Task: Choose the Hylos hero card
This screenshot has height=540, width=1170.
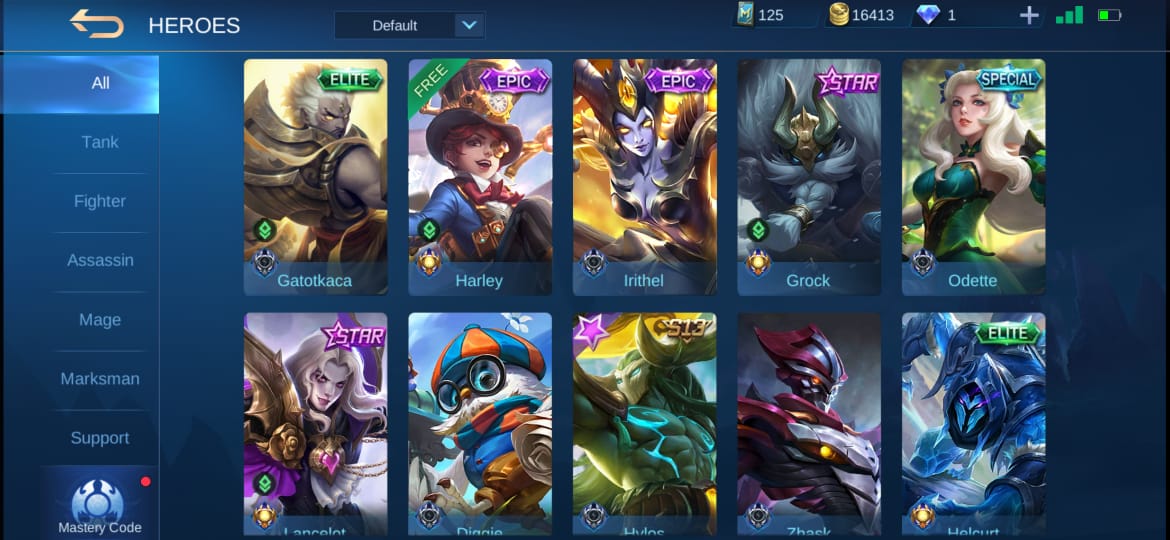Action: [x=644, y=424]
